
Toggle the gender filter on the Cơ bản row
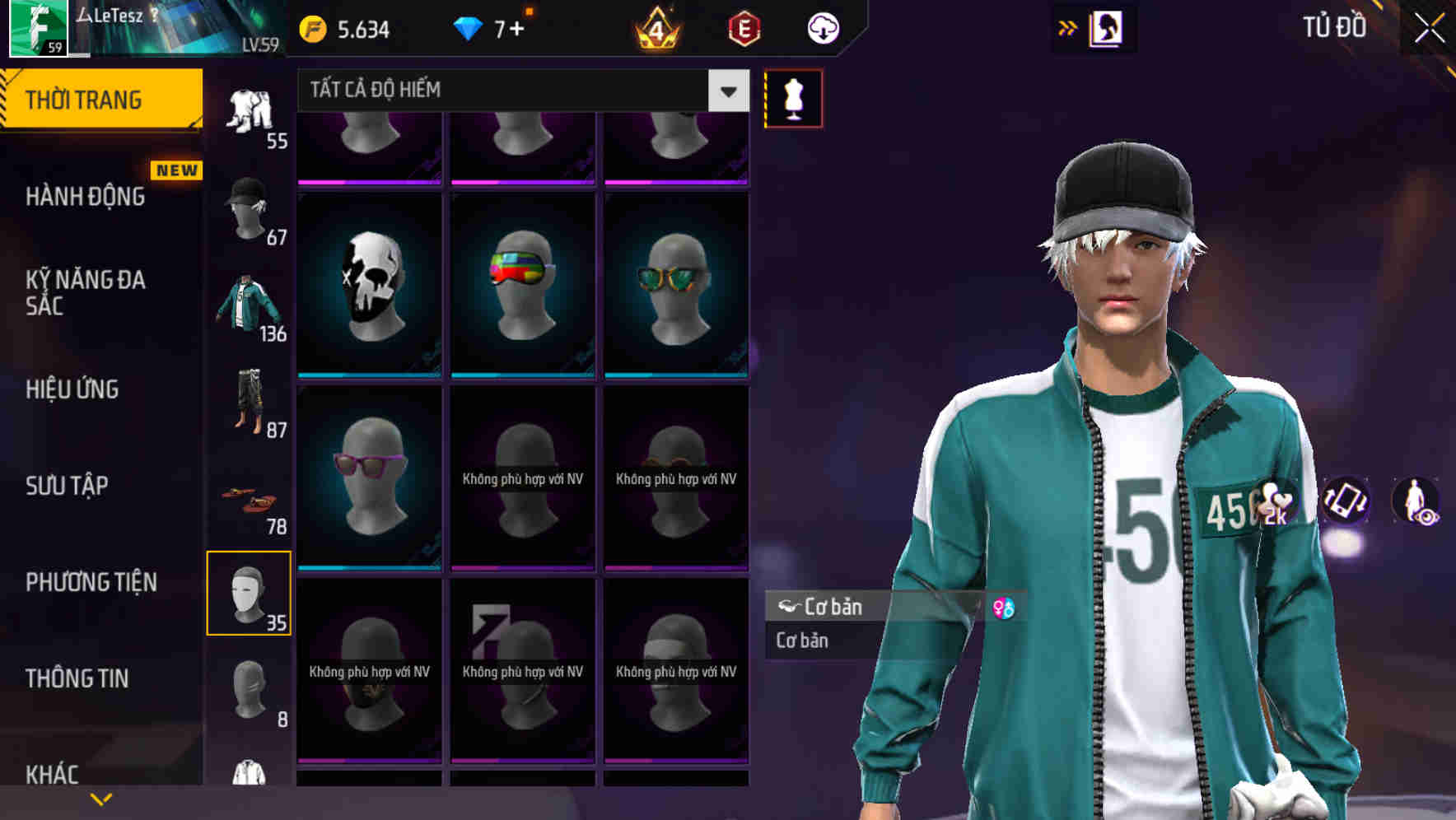coord(1006,608)
